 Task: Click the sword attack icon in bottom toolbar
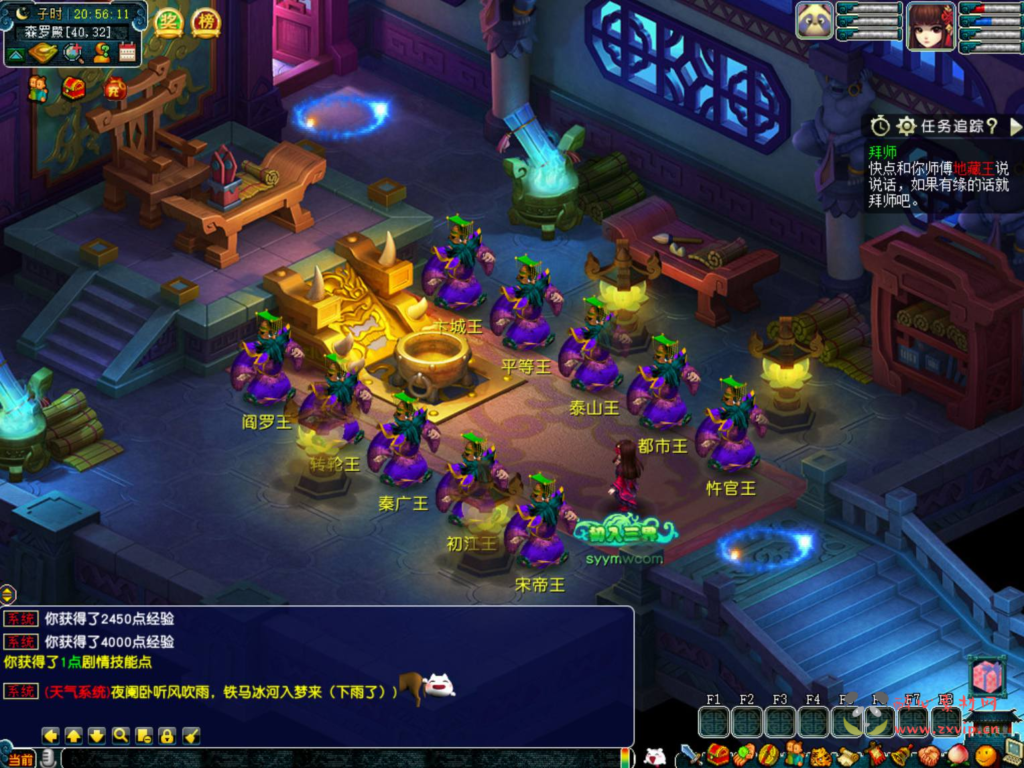[690, 755]
